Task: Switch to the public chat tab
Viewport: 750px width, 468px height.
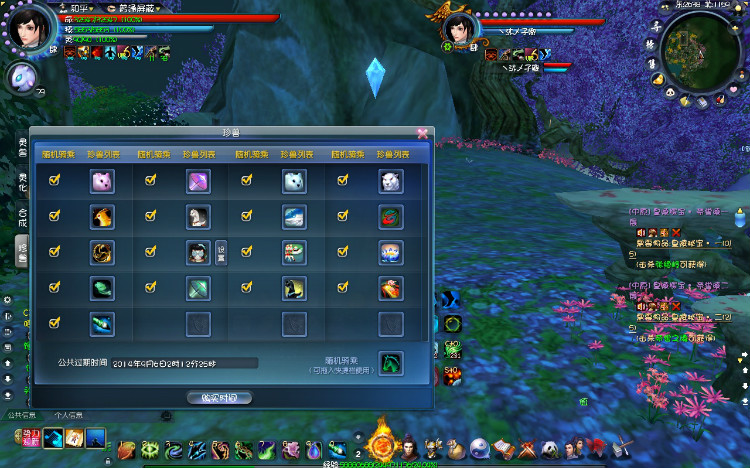Action: click(x=22, y=415)
